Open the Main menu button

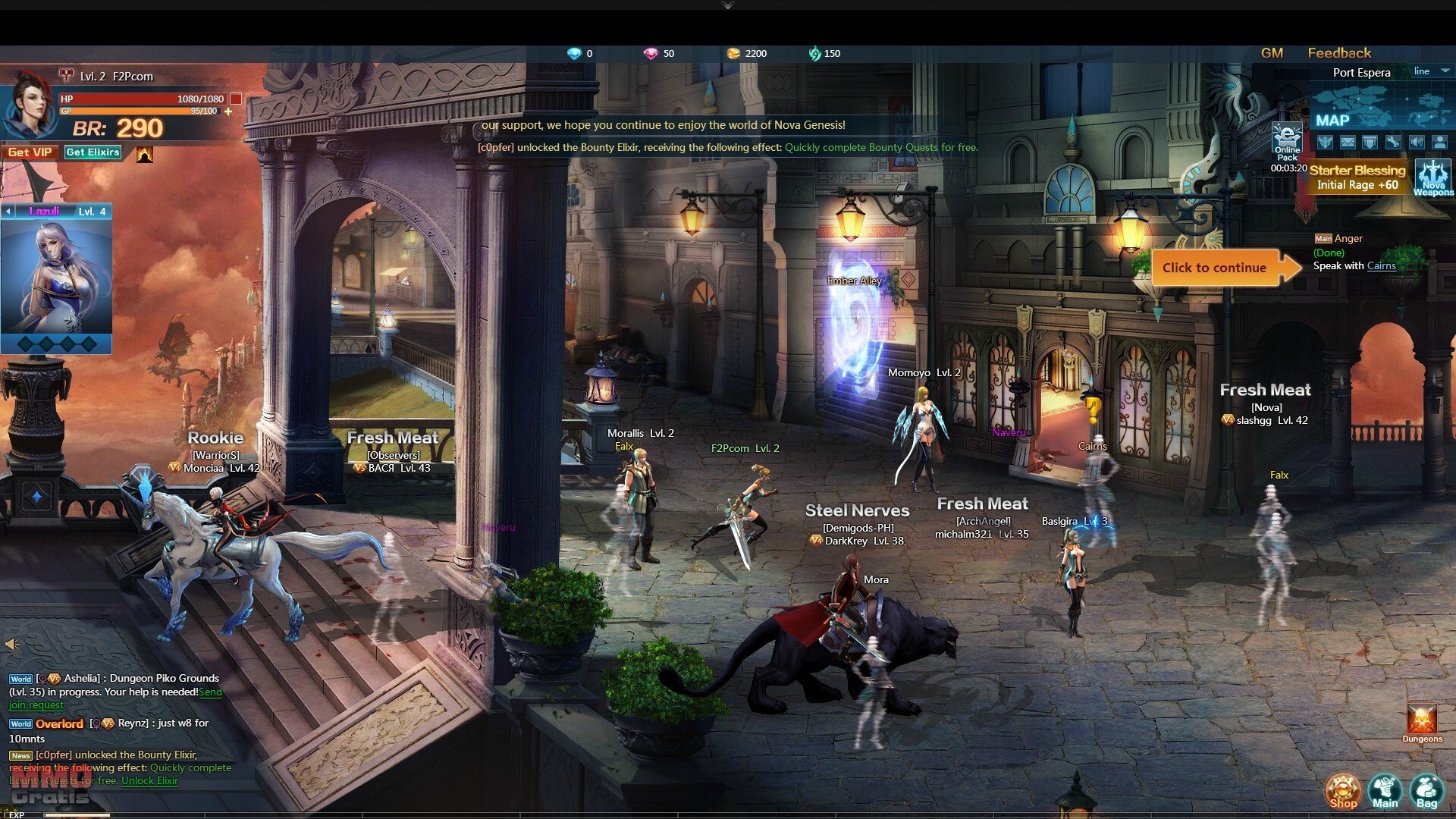(1385, 791)
